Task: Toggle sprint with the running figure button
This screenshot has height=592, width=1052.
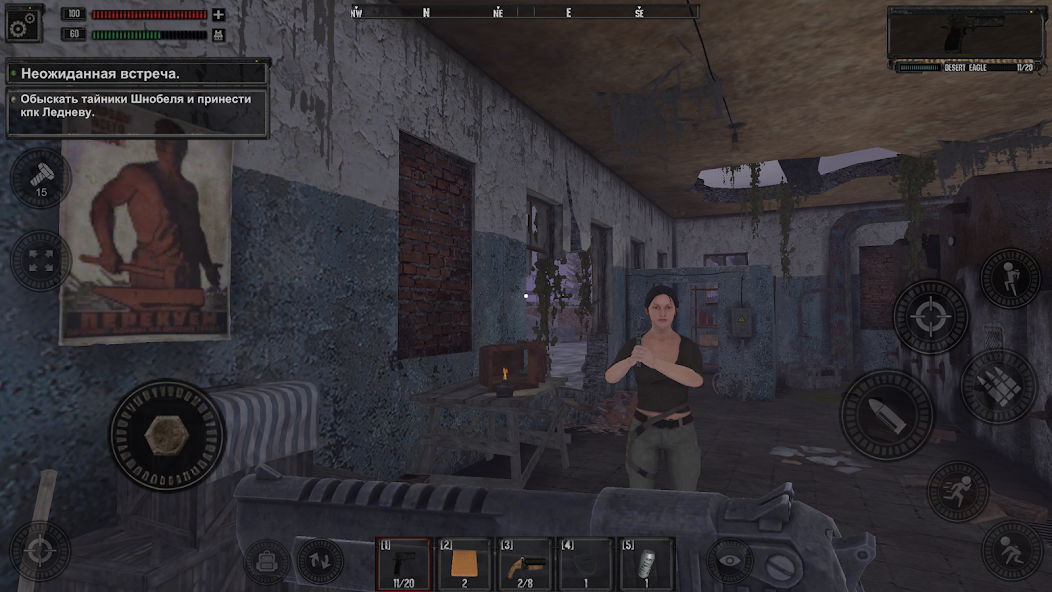Action: (958, 491)
